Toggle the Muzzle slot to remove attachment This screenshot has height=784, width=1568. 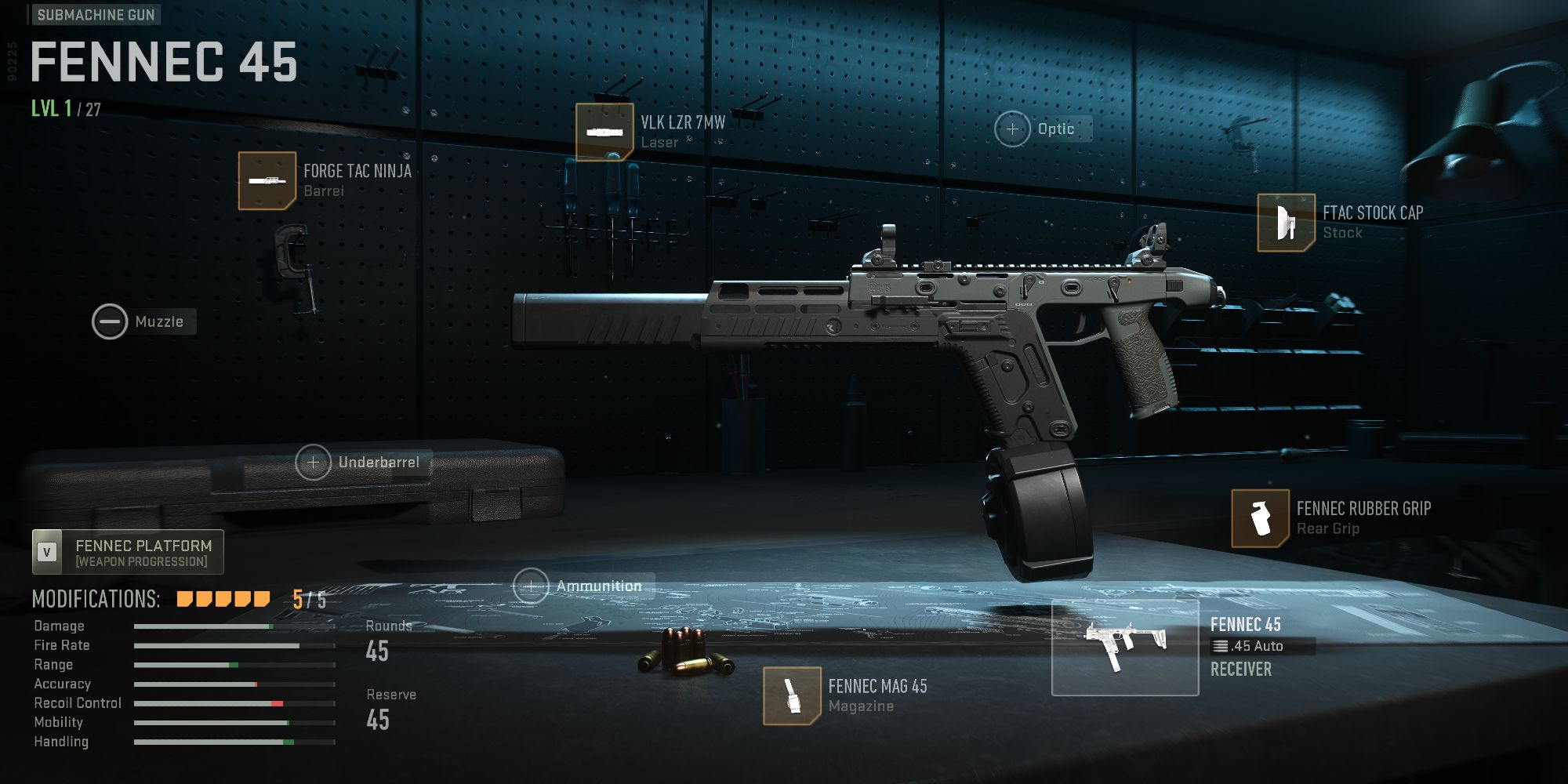coord(110,321)
